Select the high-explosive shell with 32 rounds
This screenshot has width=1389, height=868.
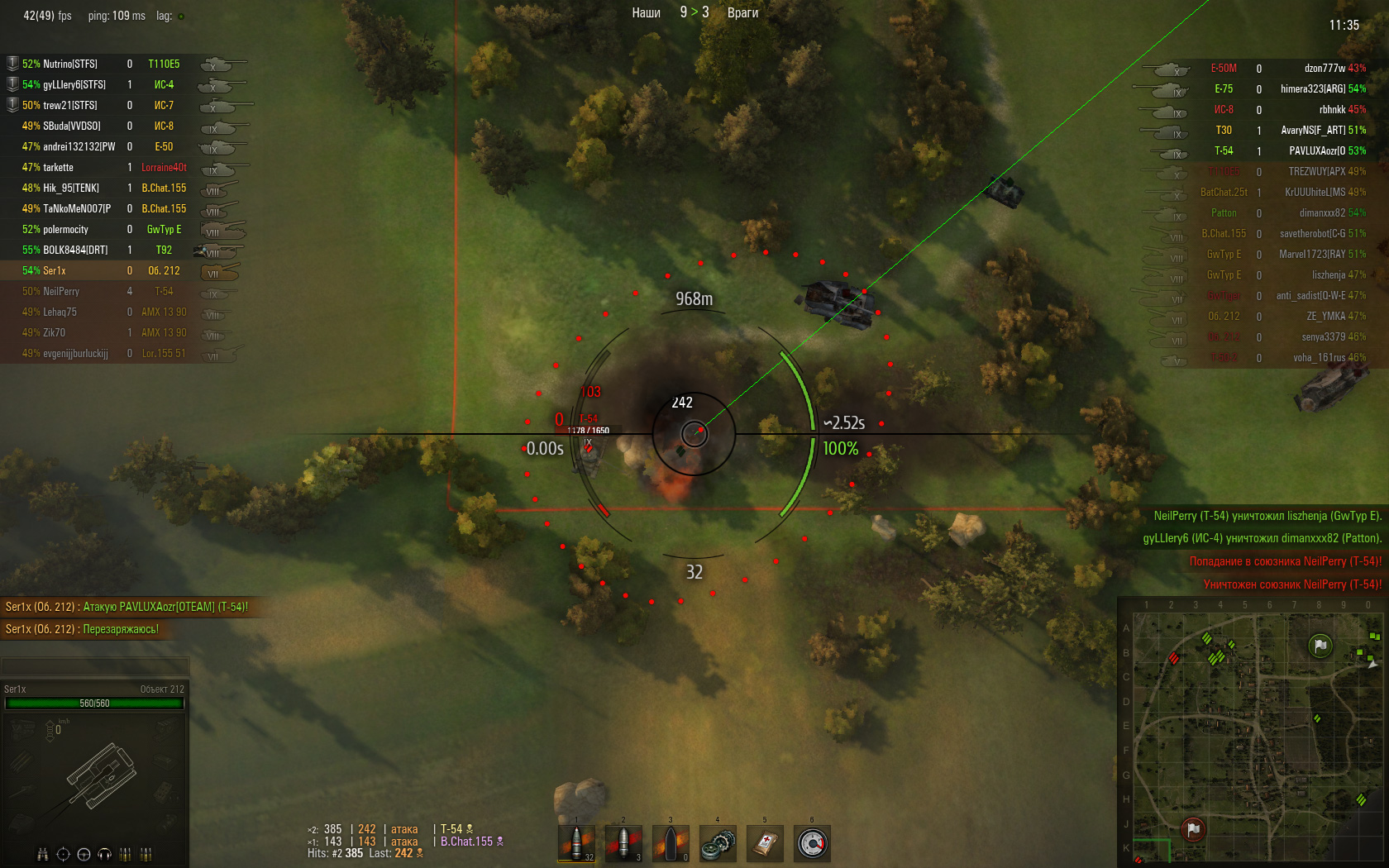coord(577,843)
